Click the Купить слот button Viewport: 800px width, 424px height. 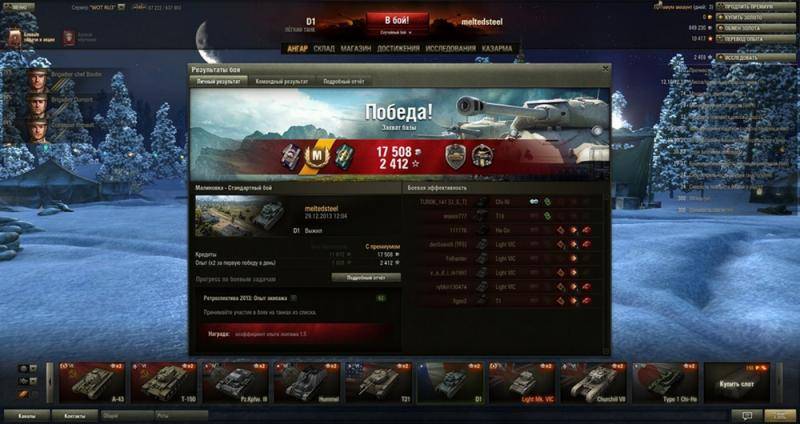737,382
